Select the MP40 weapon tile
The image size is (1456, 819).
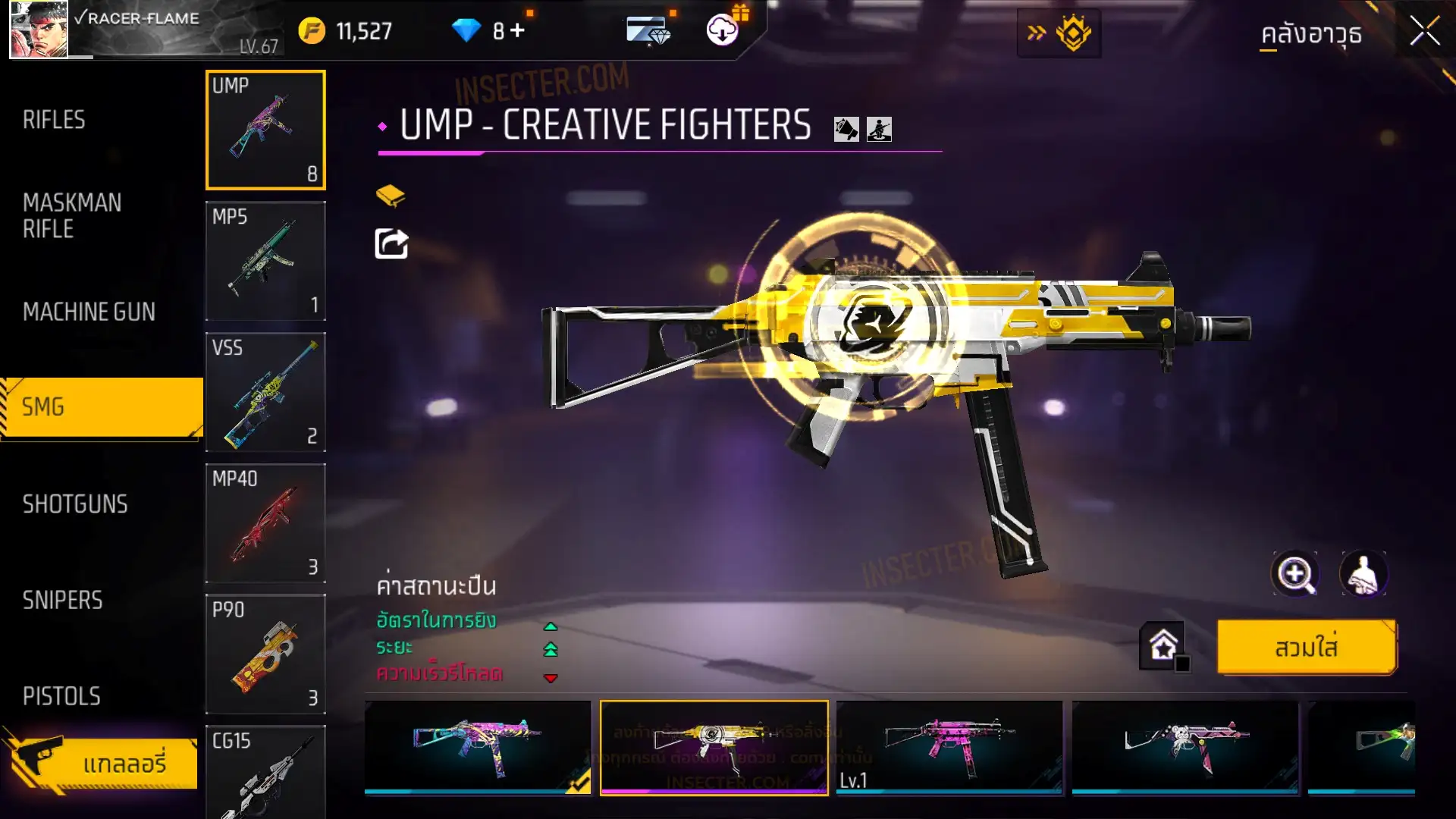[265, 523]
